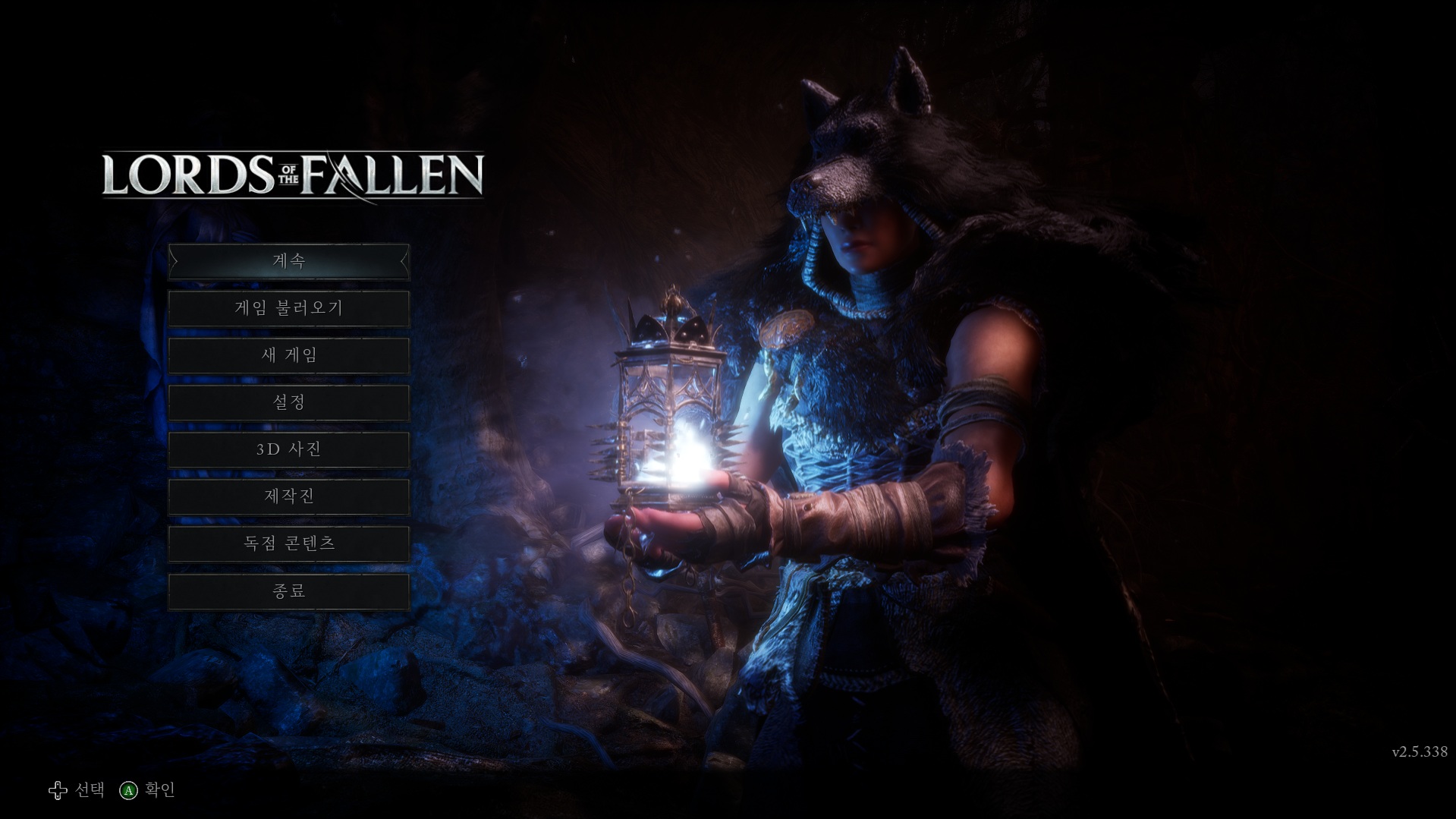Start a 새 게임 (New Game)

[x=288, y=355]
